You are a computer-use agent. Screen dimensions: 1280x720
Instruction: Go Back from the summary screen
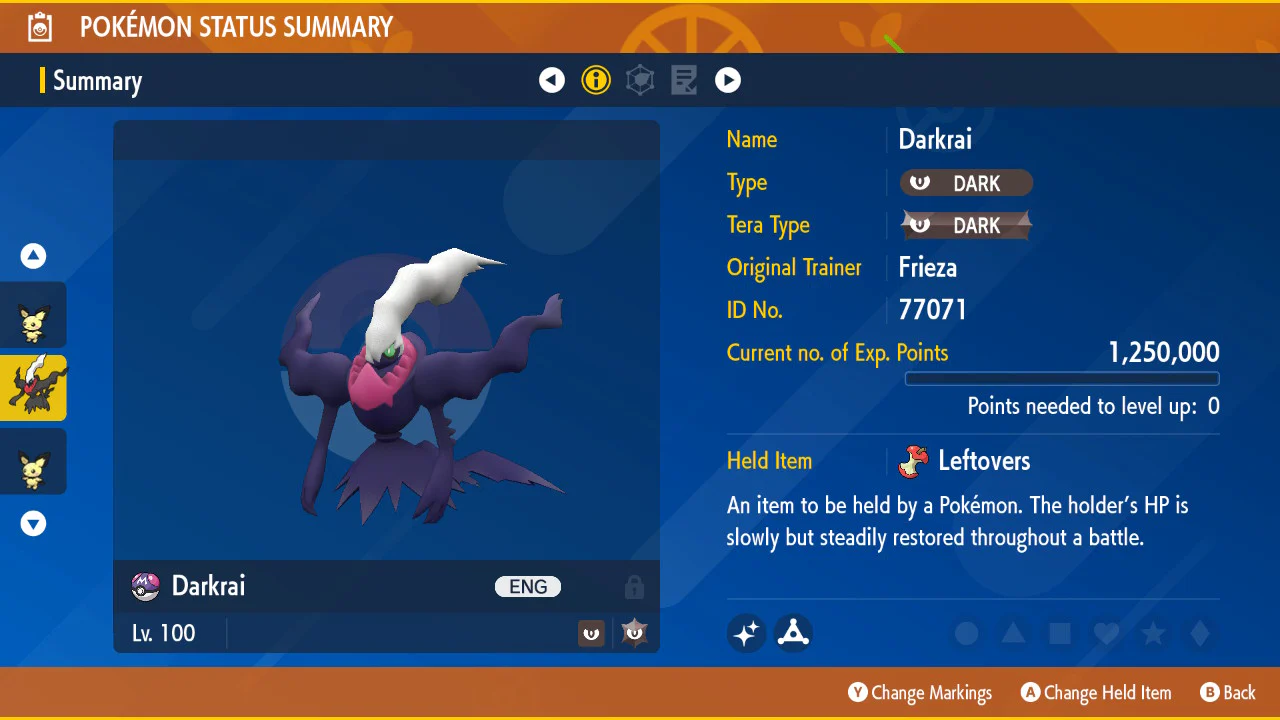click(x=1227, y=693)
